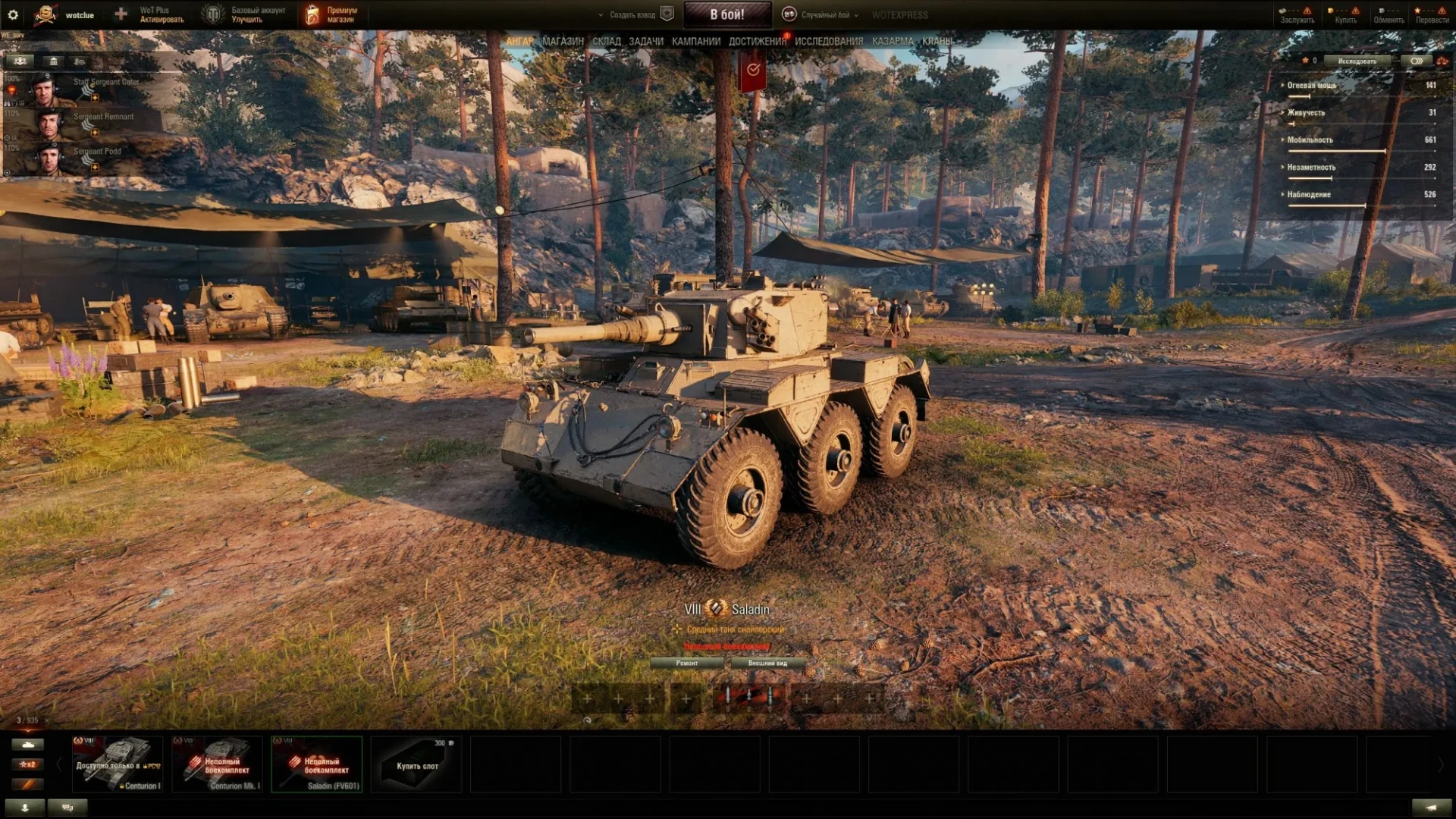This screenshot has height=819, width=1456.
Task: Go to the КАМПАНИИ tab
Action: pyautogui.click(x=695, y=42)
